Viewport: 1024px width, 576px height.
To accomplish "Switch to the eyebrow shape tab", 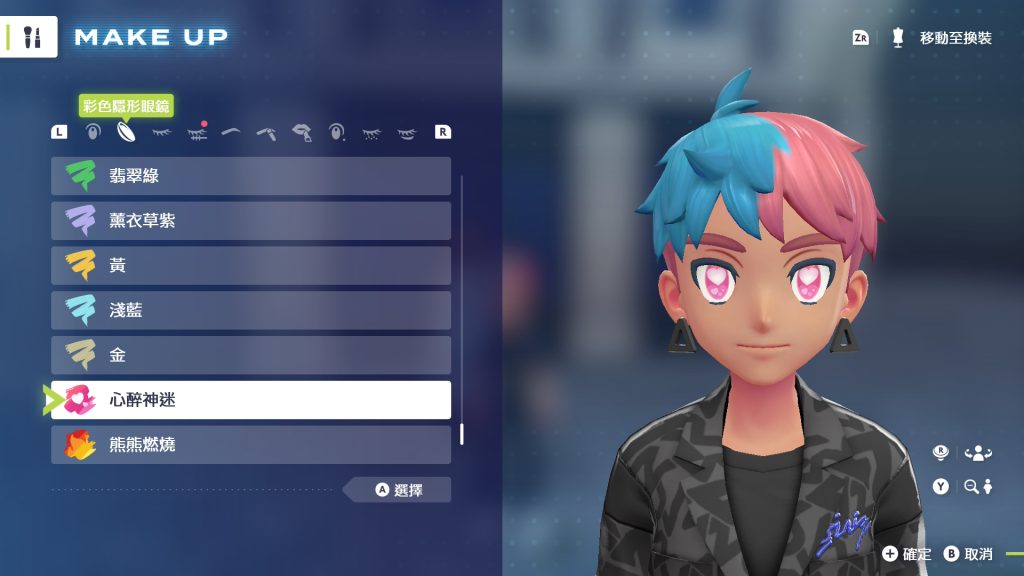I will click(x=231, y=131).
